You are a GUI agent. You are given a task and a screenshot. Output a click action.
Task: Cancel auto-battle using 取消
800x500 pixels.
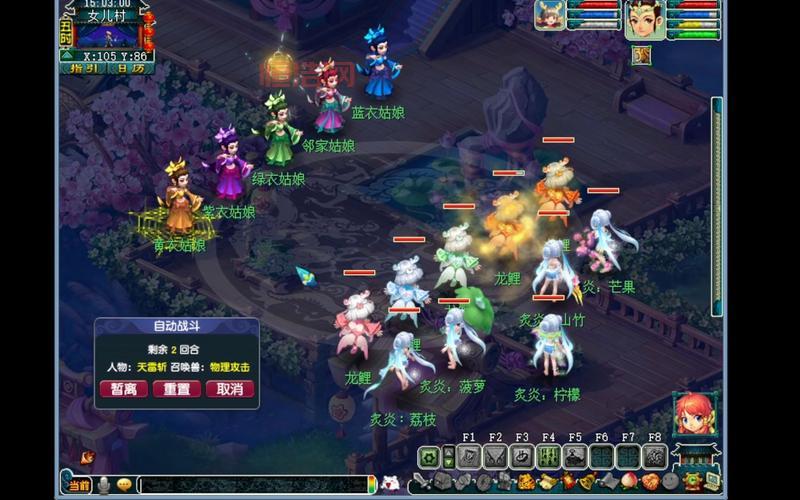(230, 389)
